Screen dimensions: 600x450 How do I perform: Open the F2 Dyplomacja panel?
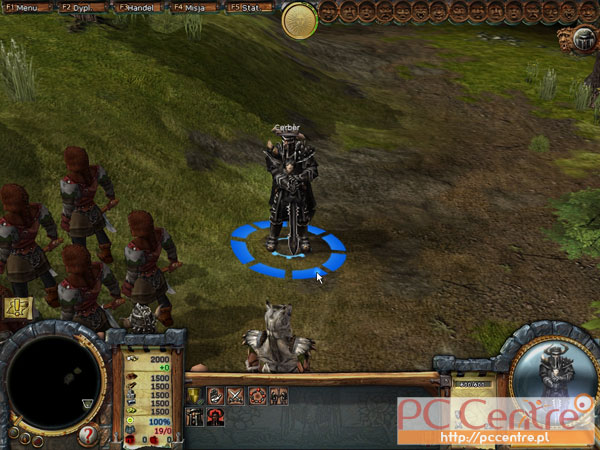(82, 6)
